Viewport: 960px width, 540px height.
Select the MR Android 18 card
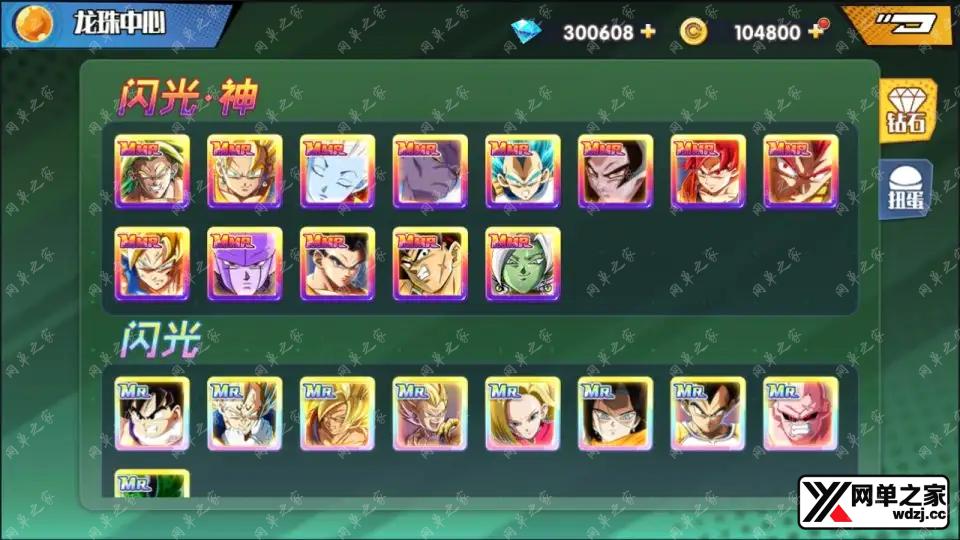pyautogui.click(x=523, y=413)
